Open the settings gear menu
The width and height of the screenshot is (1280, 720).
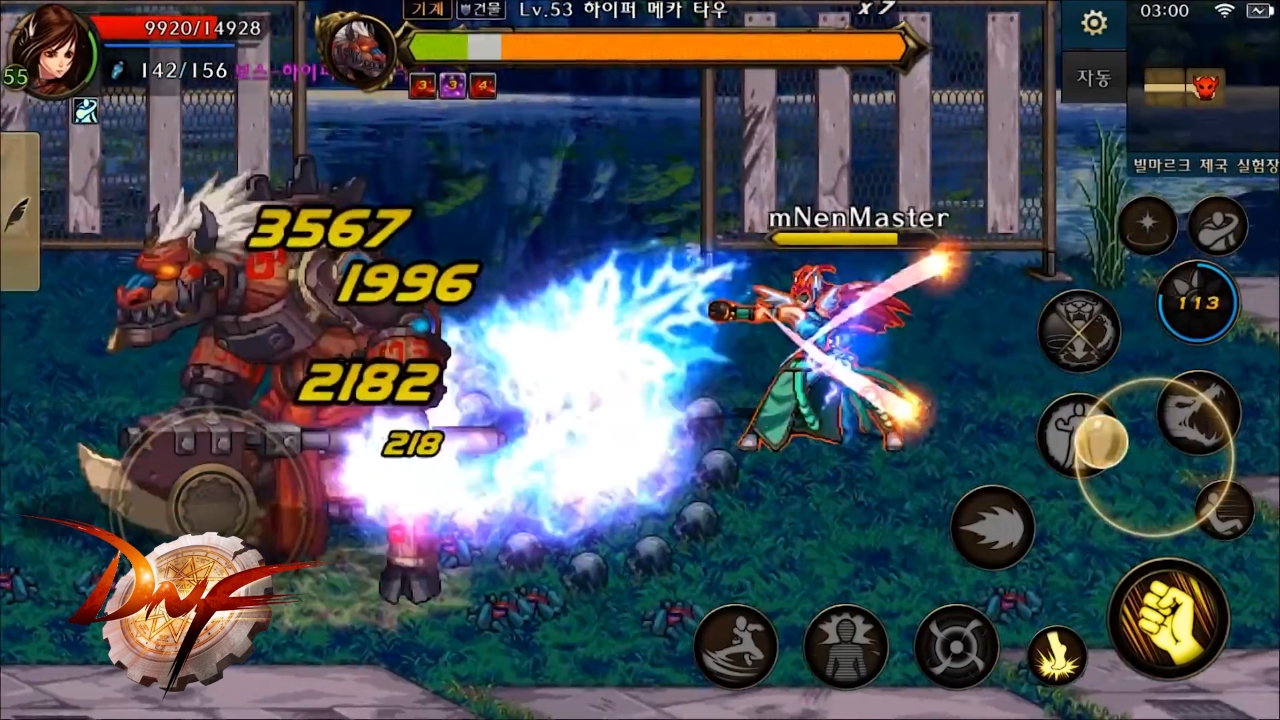pos(1094,23)
